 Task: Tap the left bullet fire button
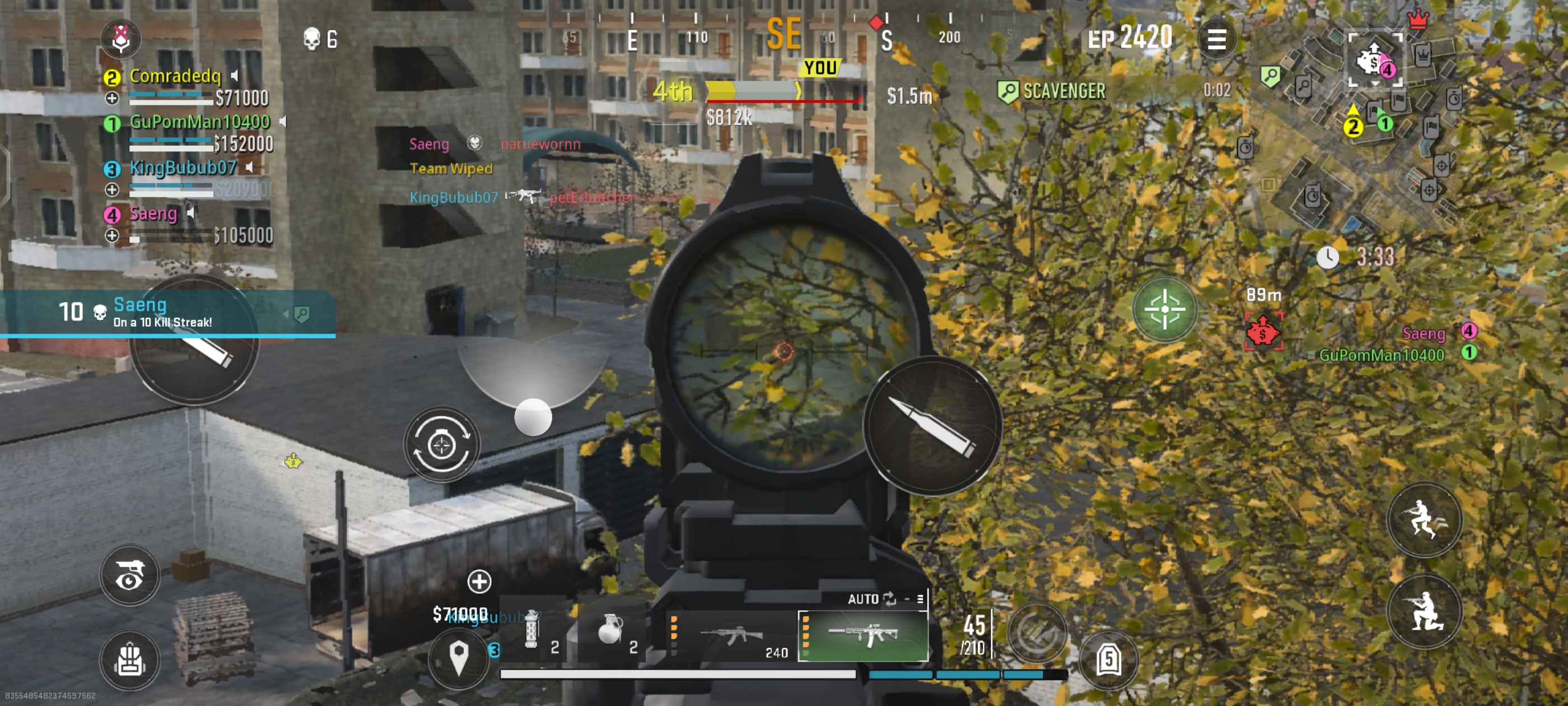194,342
